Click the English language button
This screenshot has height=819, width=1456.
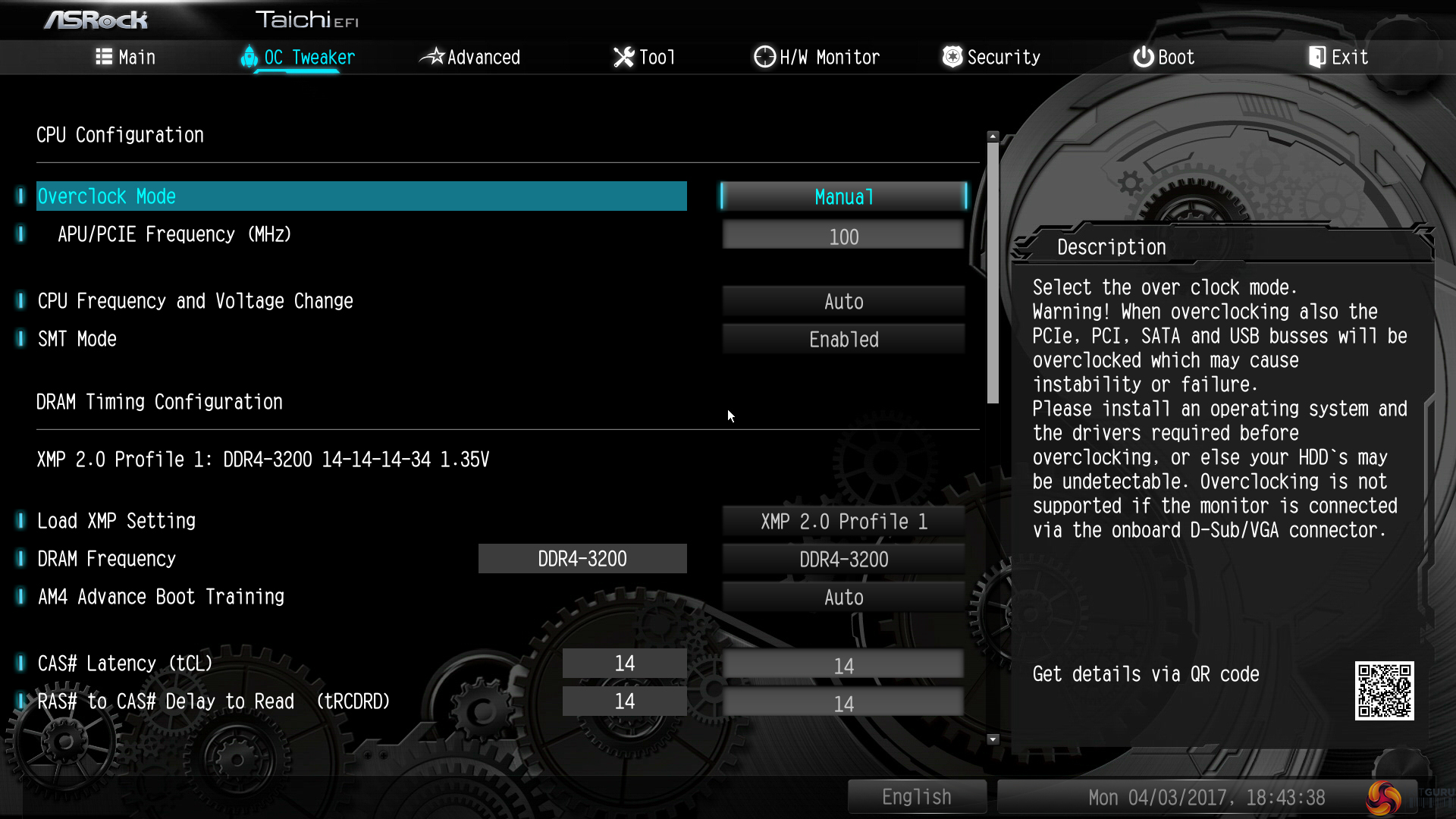coord(916,797)
